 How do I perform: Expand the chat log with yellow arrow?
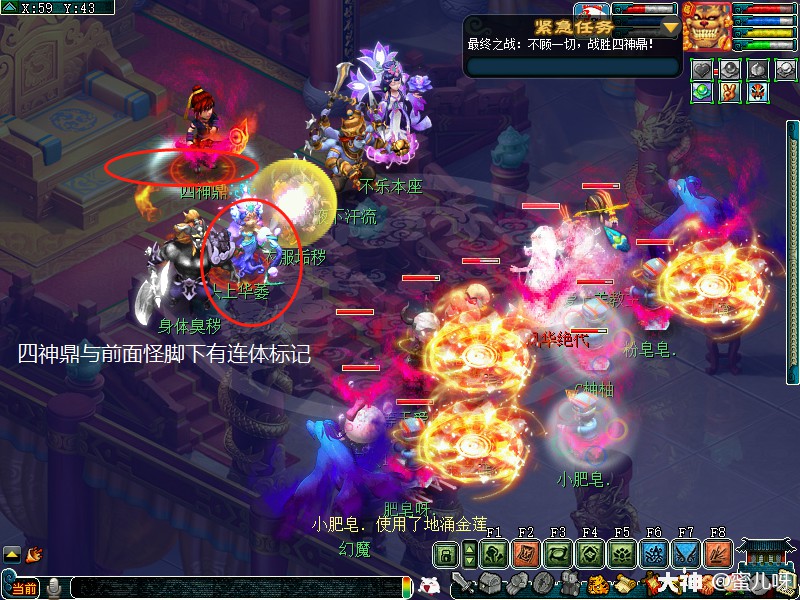tap(12, 553)
